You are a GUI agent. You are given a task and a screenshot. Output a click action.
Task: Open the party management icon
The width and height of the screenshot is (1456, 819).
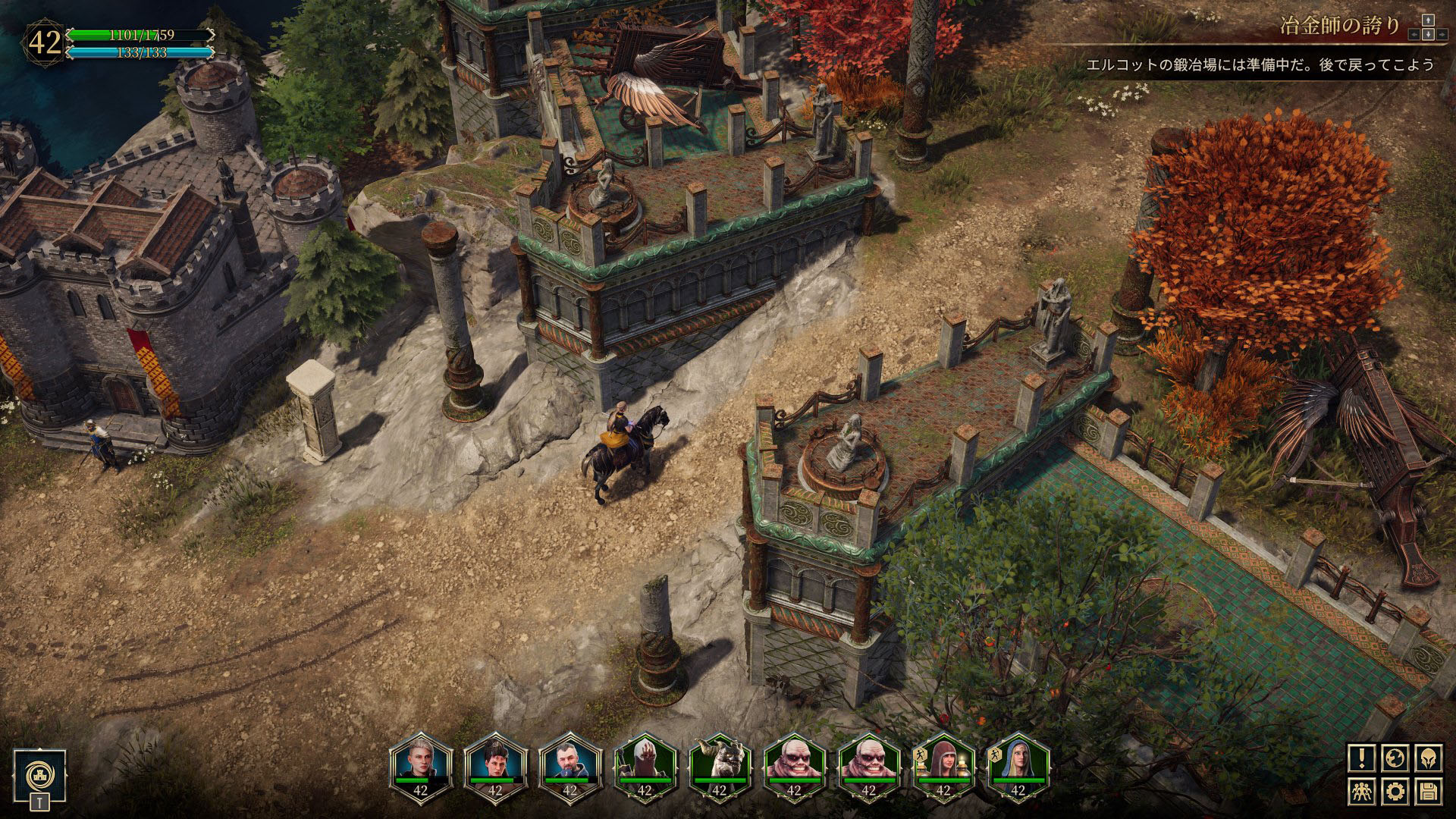(1362, 792)
